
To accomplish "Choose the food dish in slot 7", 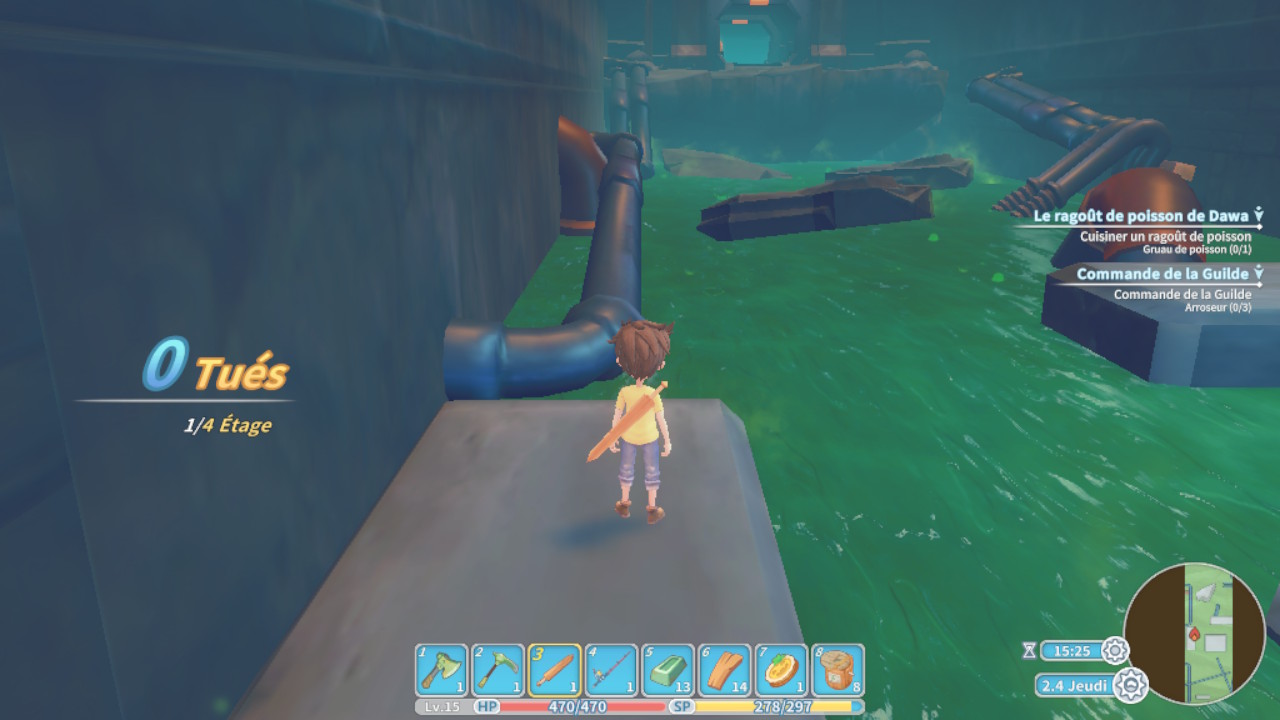I will [781, 670].
